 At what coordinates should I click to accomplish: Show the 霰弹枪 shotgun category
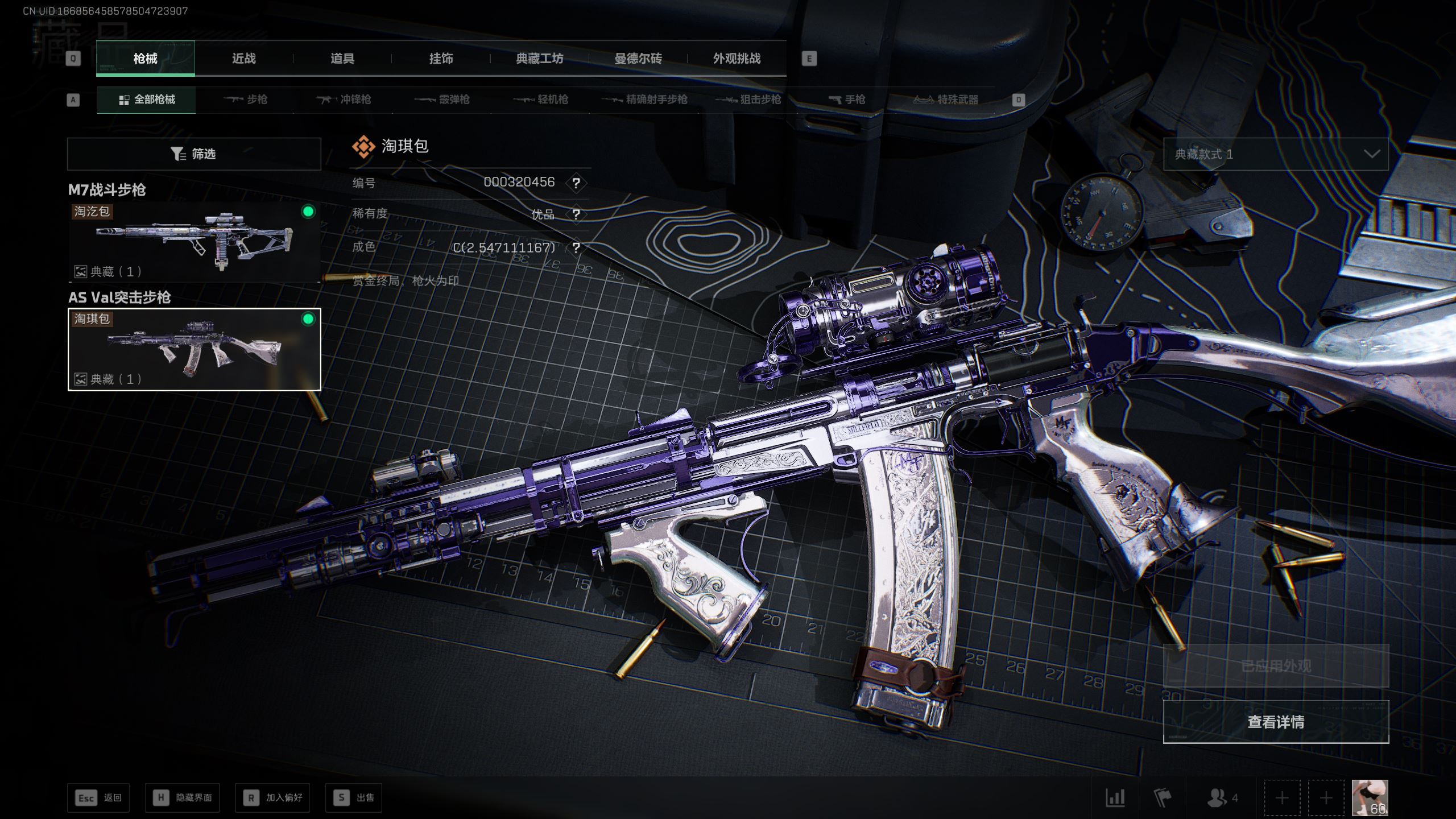coord(442,100)
